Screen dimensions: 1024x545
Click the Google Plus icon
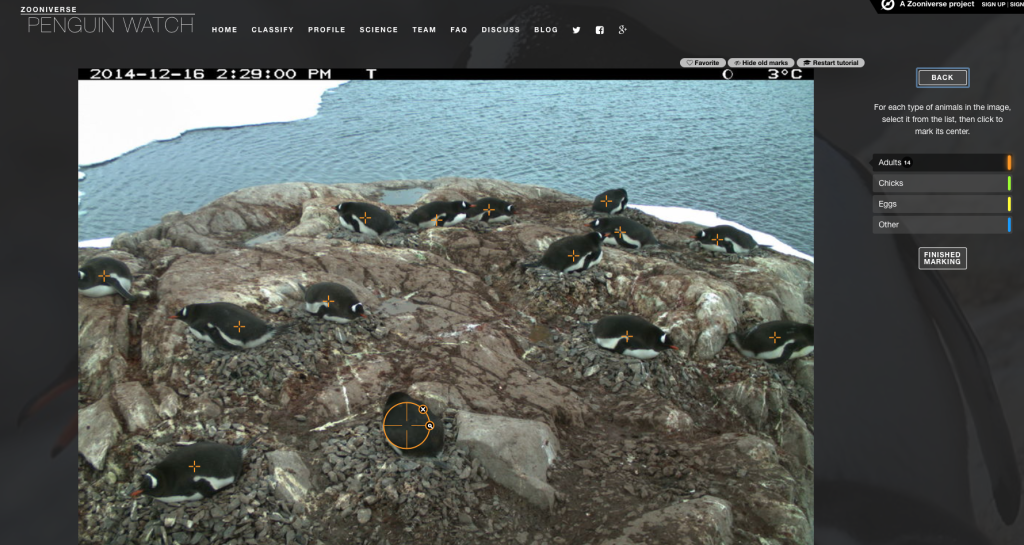622,30
